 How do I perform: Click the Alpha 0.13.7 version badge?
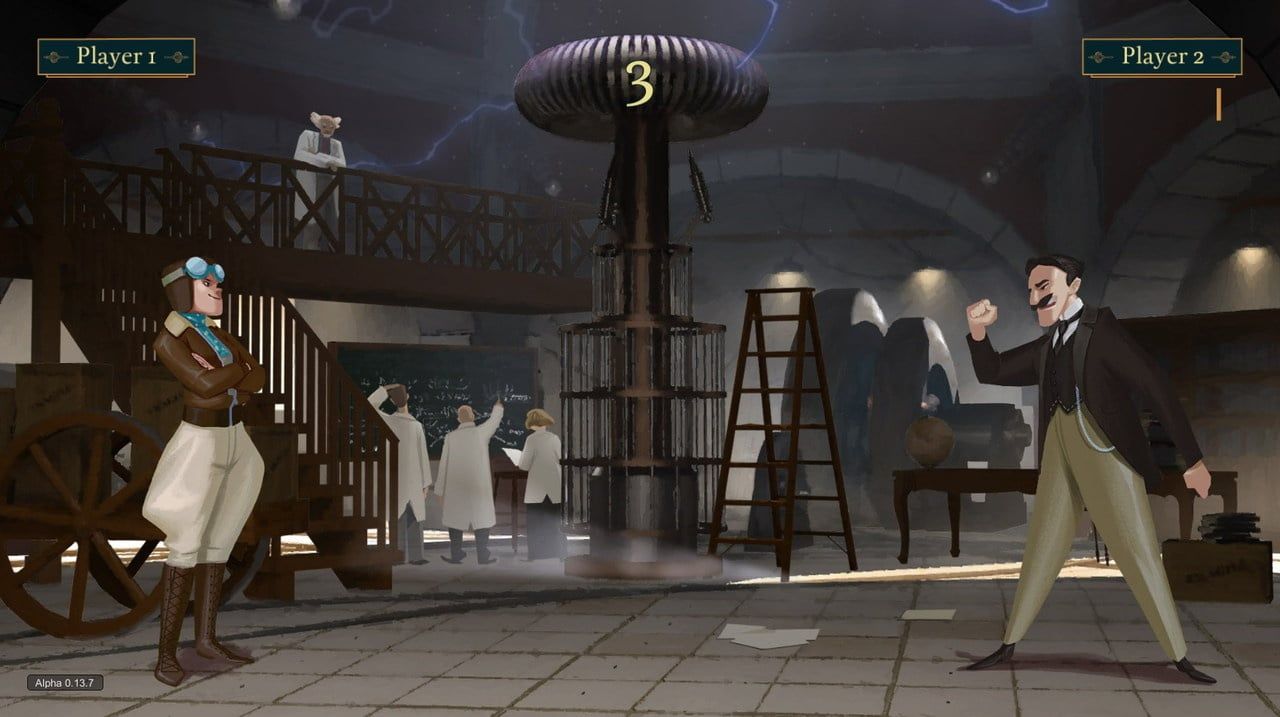[64, 683]
